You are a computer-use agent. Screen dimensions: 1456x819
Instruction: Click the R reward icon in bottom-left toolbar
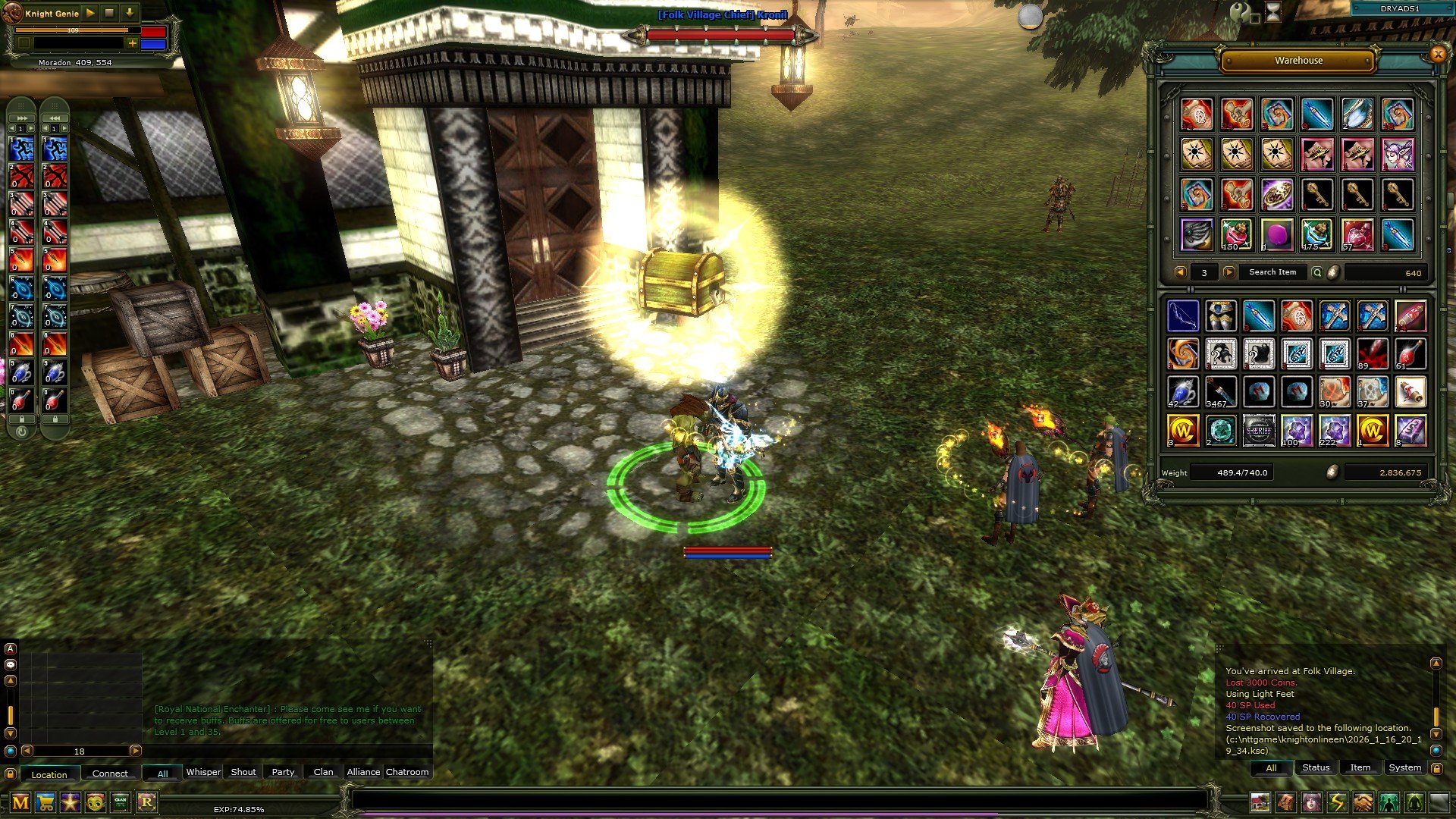pos(148,802)
